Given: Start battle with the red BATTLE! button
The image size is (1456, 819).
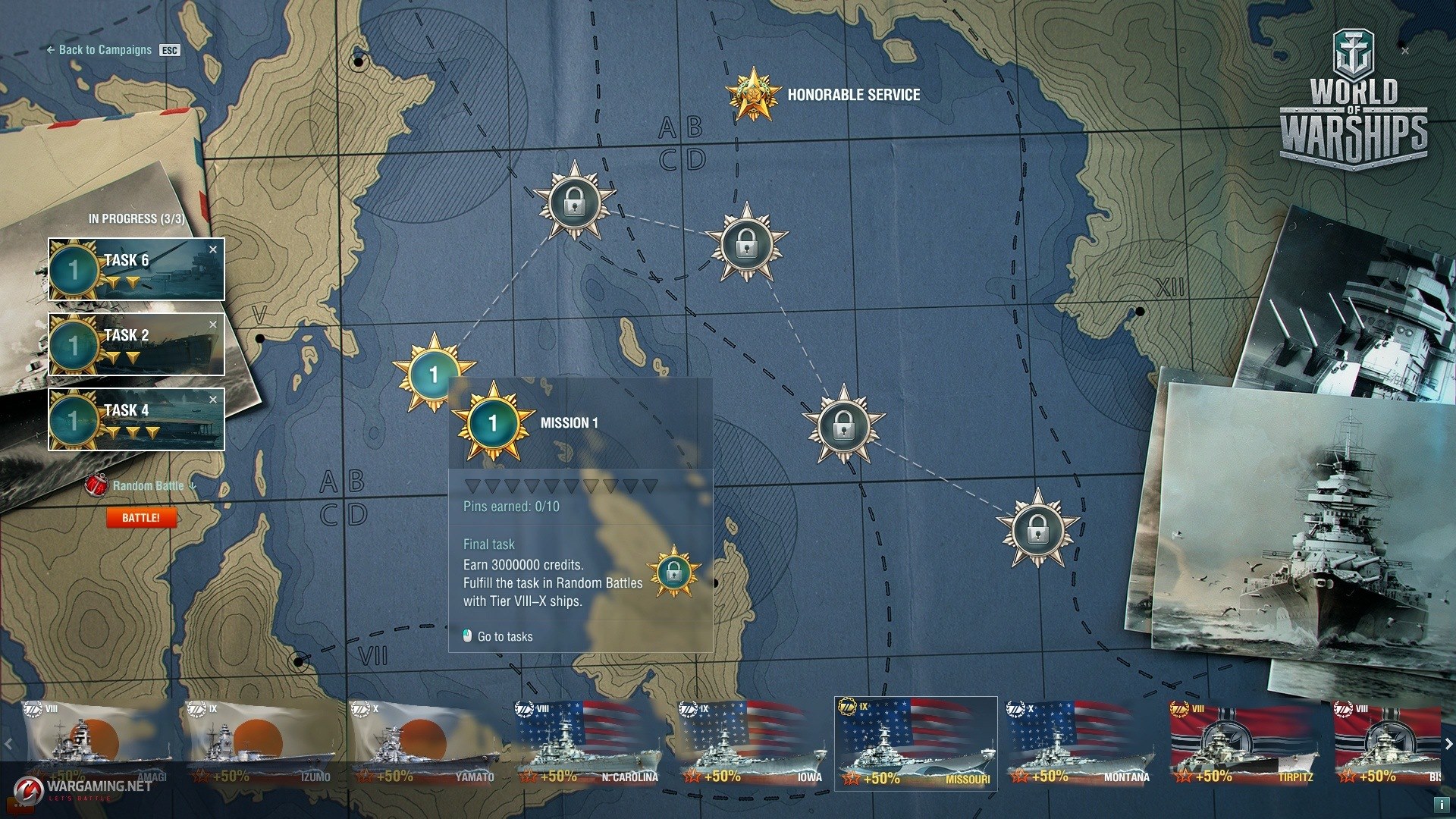Looking at the screenshot, I should click(141, 518).
